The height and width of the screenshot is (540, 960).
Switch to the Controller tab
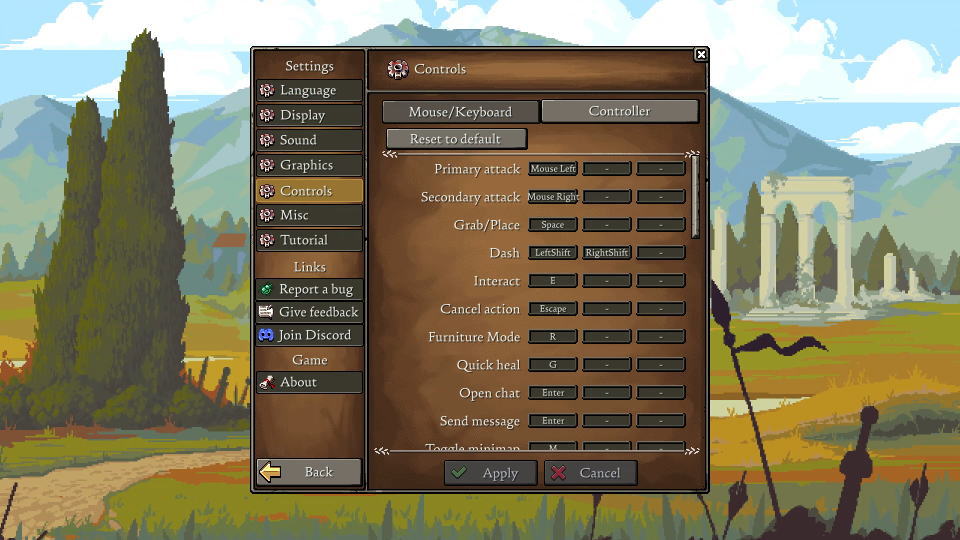[x=619, y=111]
